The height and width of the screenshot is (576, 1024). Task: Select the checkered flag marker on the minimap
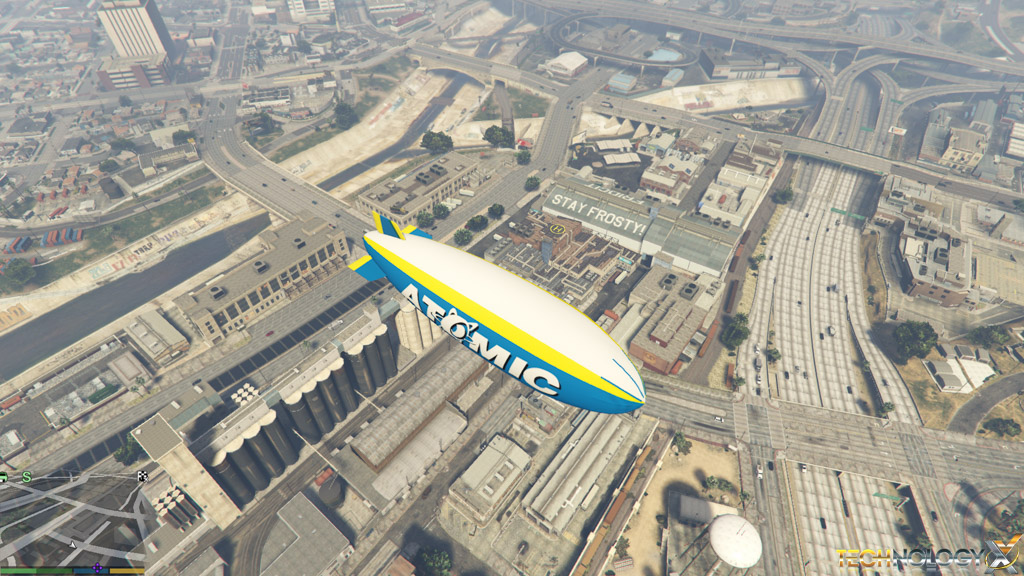[x=142, y=476]
